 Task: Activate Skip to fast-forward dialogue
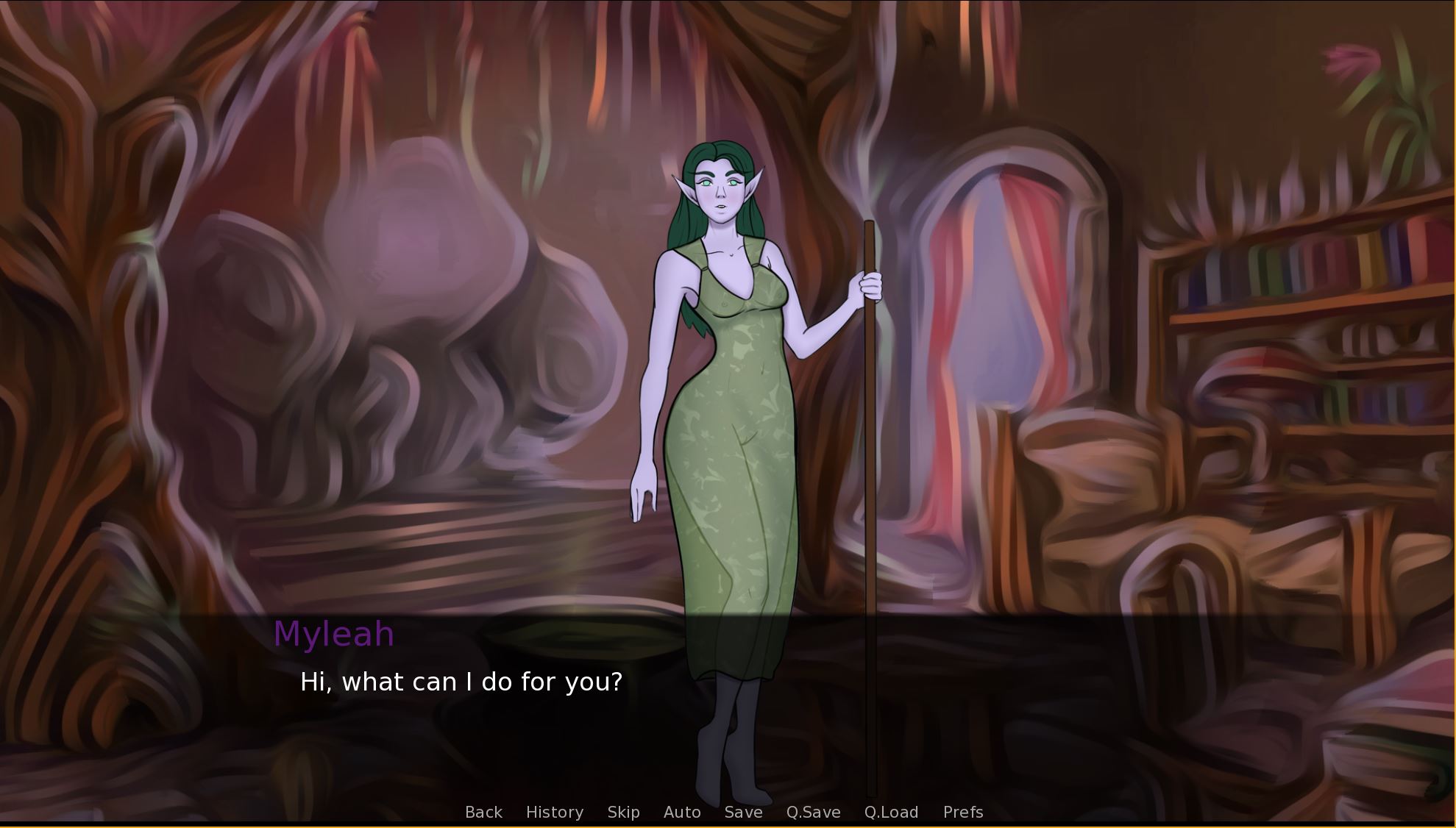point(623,812)
